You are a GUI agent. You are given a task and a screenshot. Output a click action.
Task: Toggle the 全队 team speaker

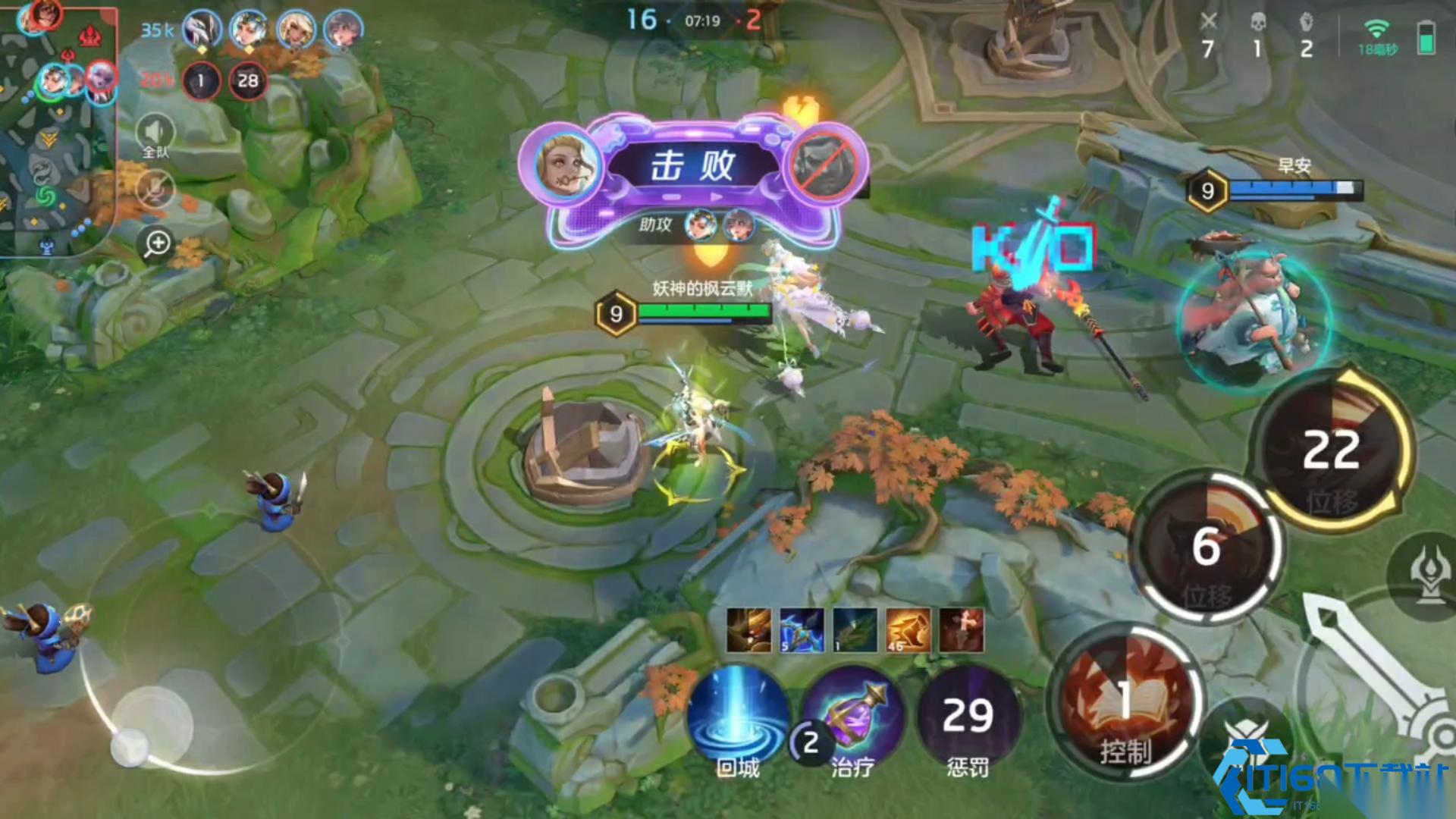tap(155, 135)
